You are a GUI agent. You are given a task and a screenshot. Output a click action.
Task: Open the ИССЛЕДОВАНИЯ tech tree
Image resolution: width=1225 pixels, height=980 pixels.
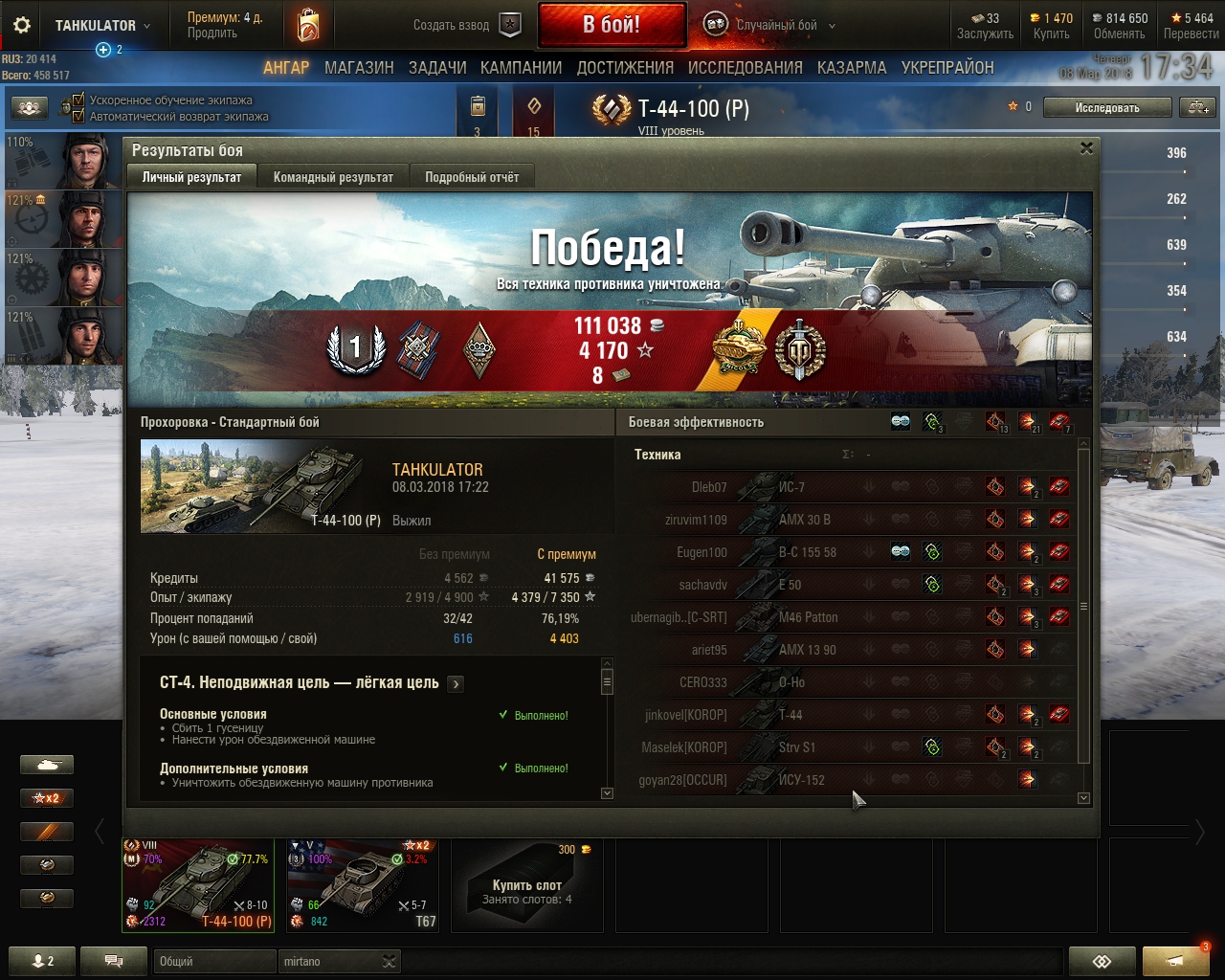(x=745, y=68)
